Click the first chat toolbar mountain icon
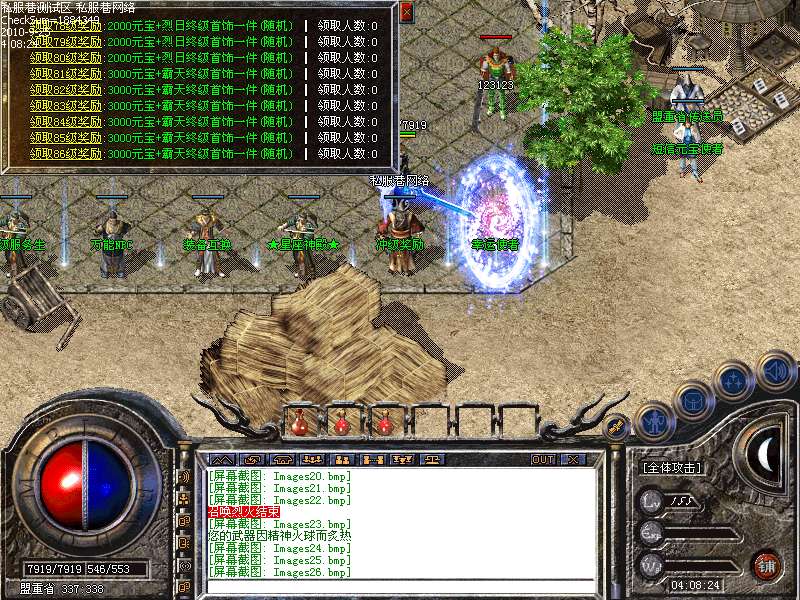 [x=220, y=460]
